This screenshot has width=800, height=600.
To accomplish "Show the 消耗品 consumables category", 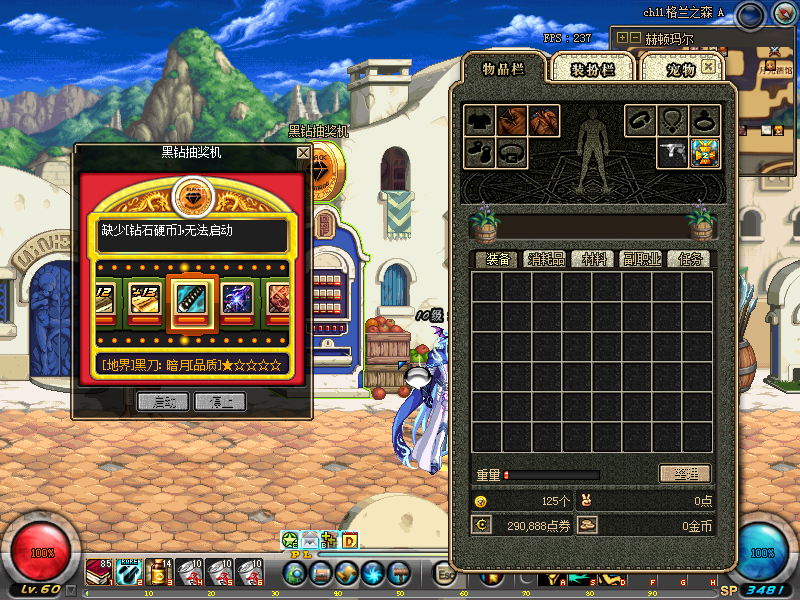I will click(x=546, y=259).
